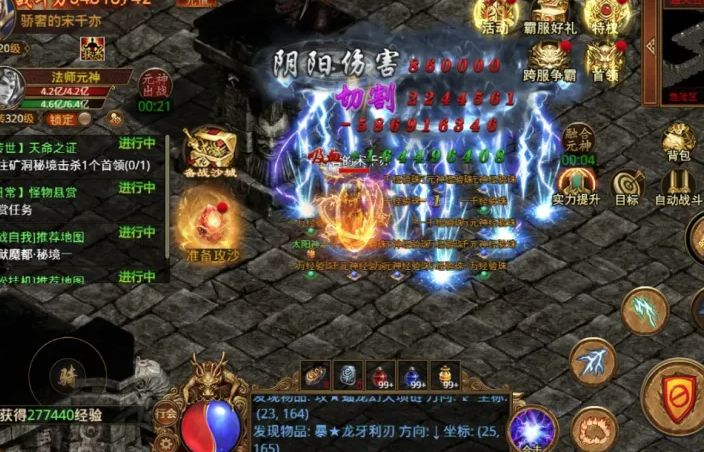Open the 特权 privileges icon

(x=606, y=16)
